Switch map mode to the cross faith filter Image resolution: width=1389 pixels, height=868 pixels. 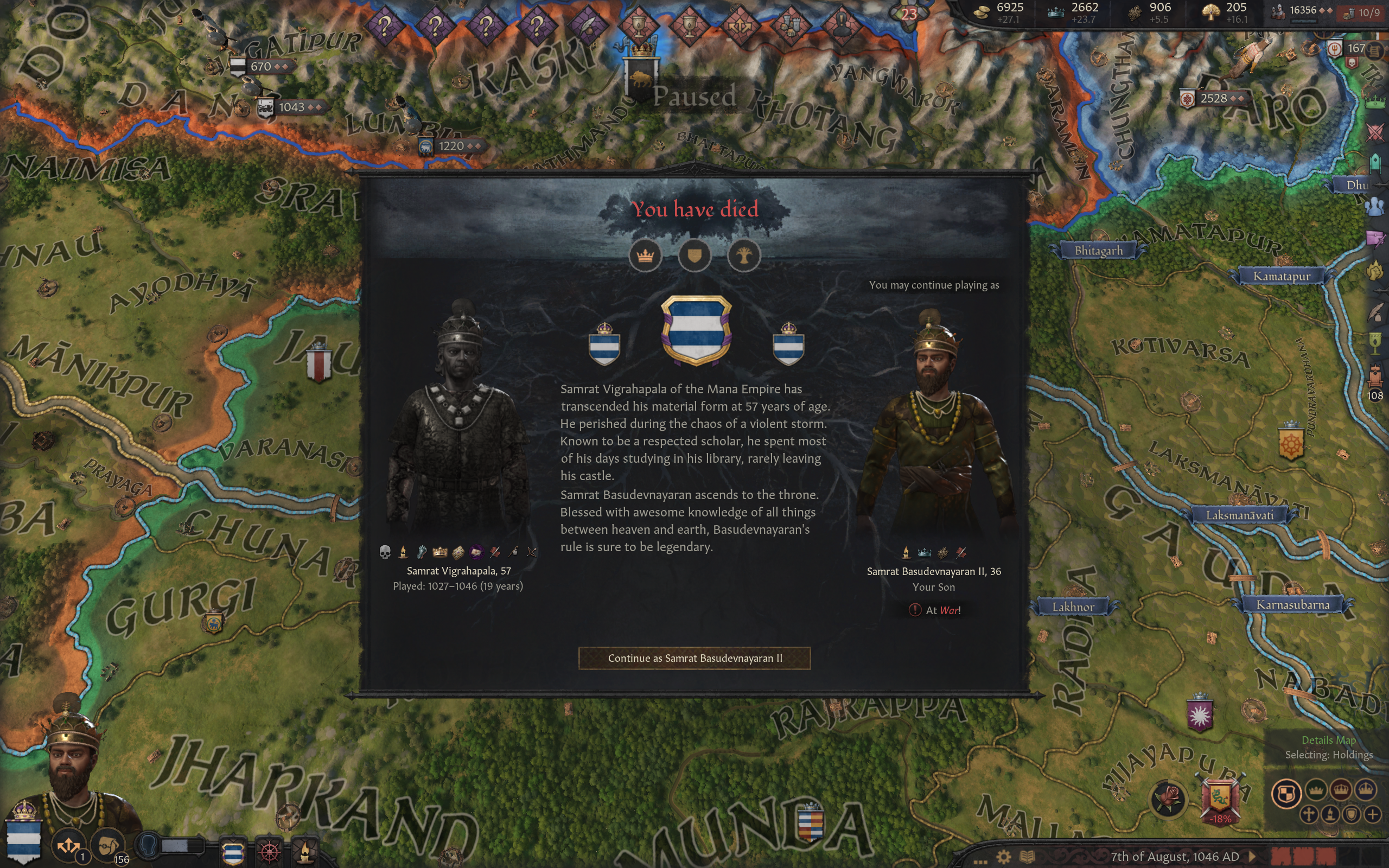pos(1309,814)
